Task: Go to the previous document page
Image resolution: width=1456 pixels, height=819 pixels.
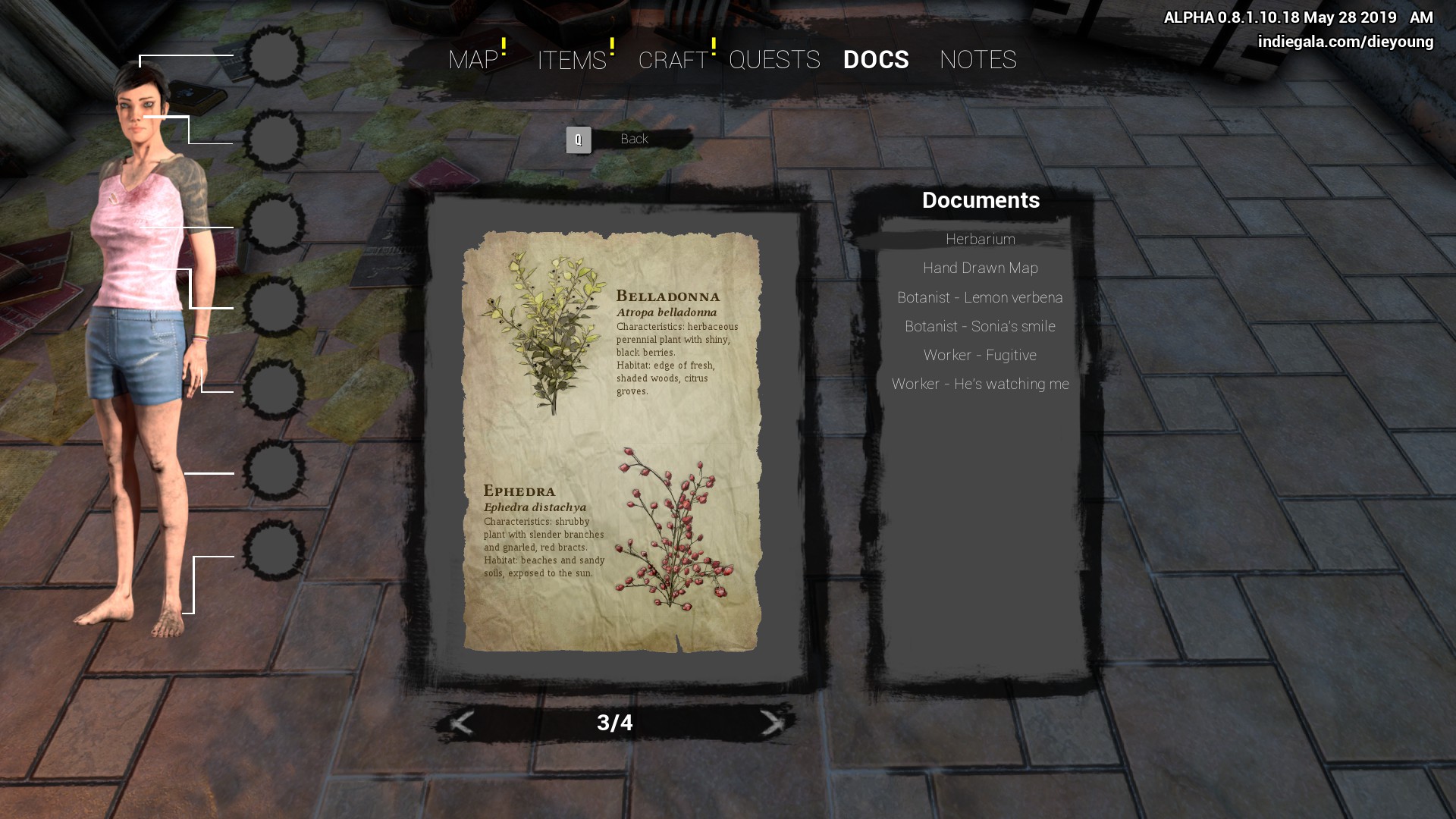Action: 462,723
